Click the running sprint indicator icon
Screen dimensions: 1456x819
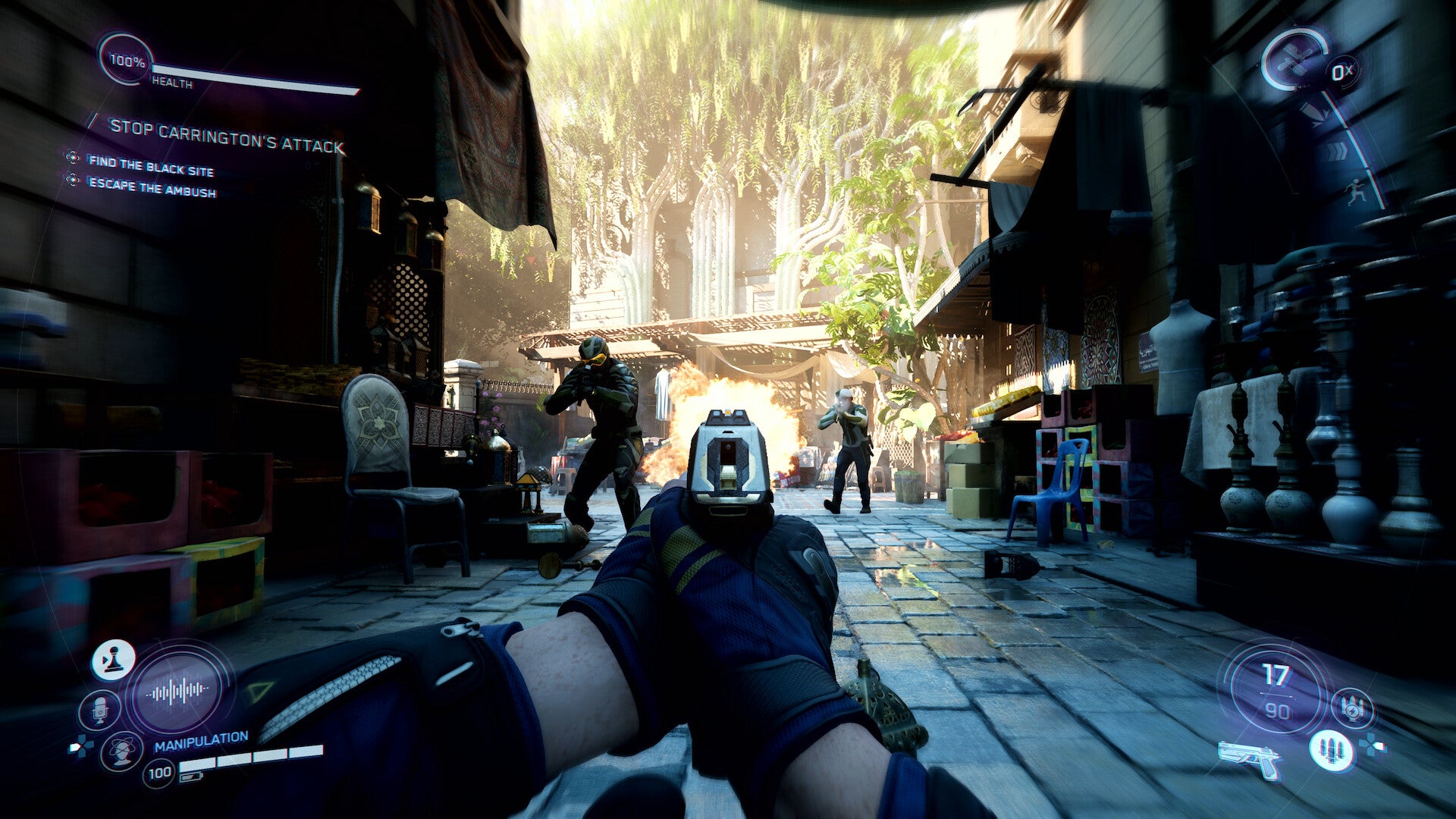[1356, 191]
